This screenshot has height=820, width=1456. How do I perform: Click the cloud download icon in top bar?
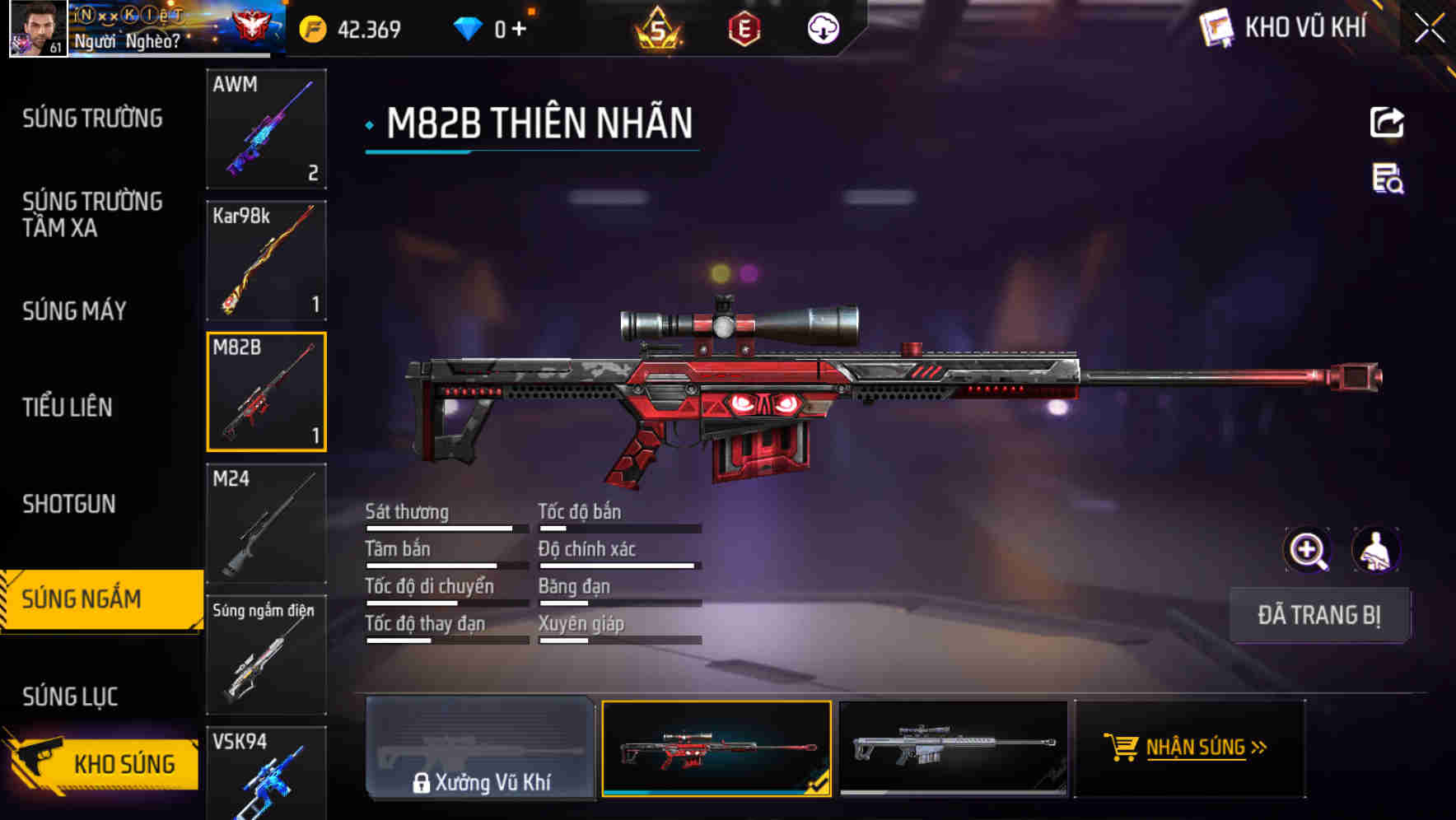(821, 27)
